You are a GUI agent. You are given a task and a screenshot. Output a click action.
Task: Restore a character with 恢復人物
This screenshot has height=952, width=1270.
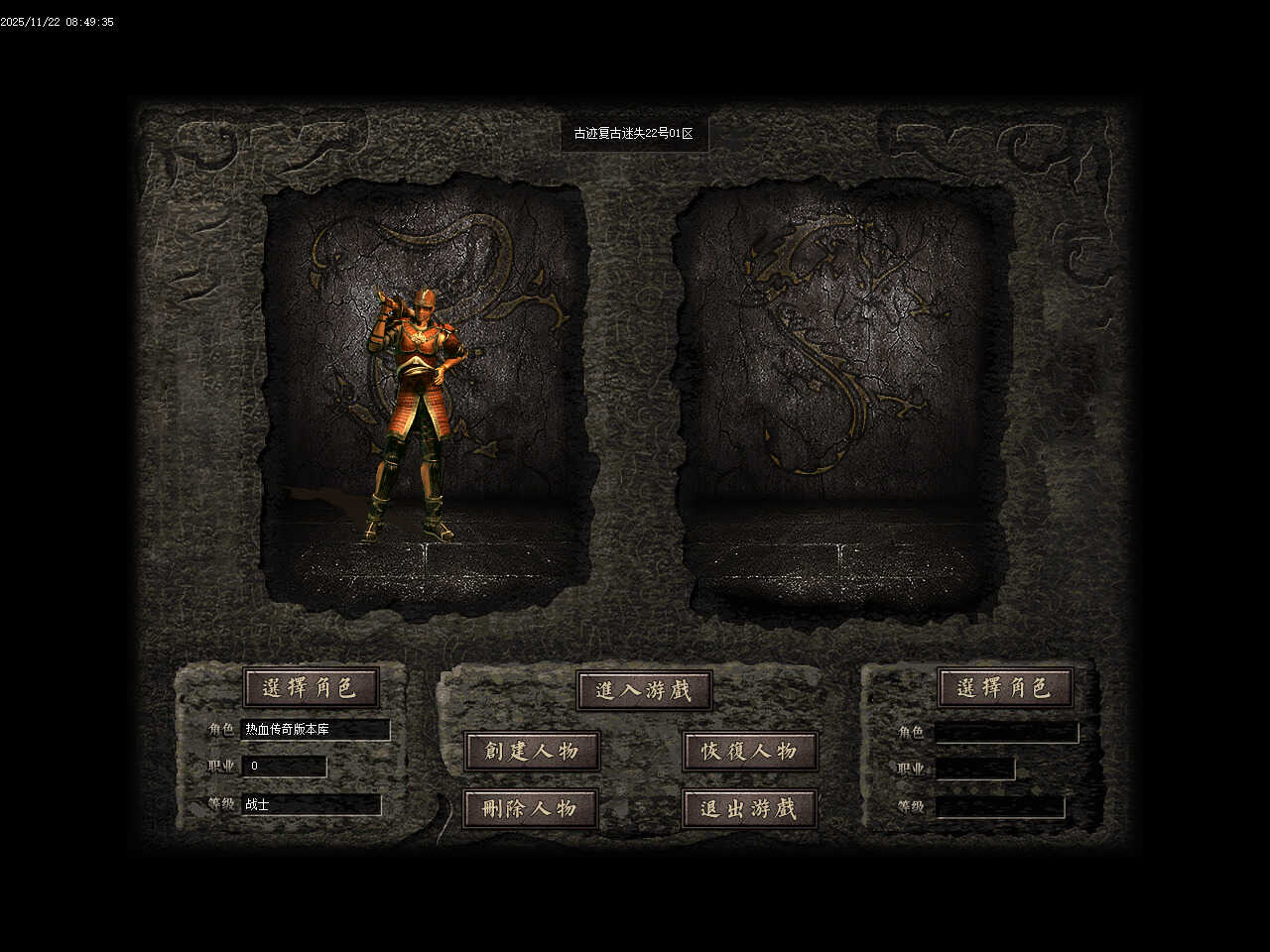coord(750,751)
